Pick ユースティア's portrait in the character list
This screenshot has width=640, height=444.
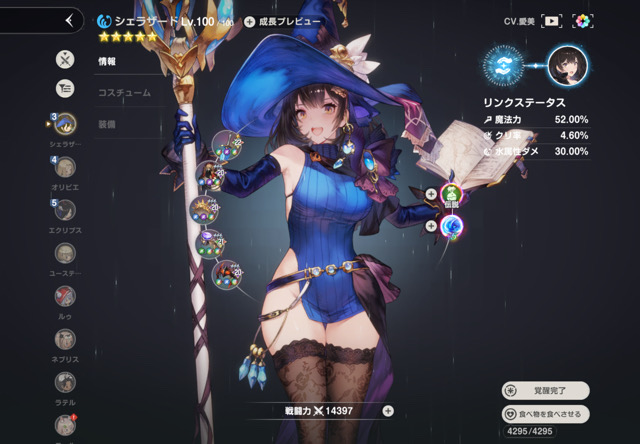pos(65,253)
